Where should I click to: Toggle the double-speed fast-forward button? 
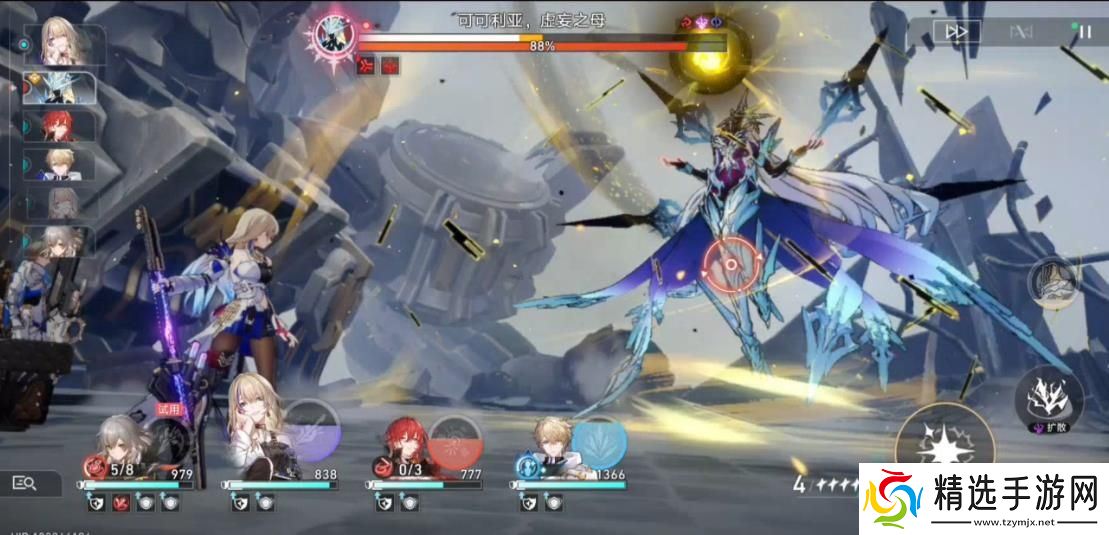point(957,32)
